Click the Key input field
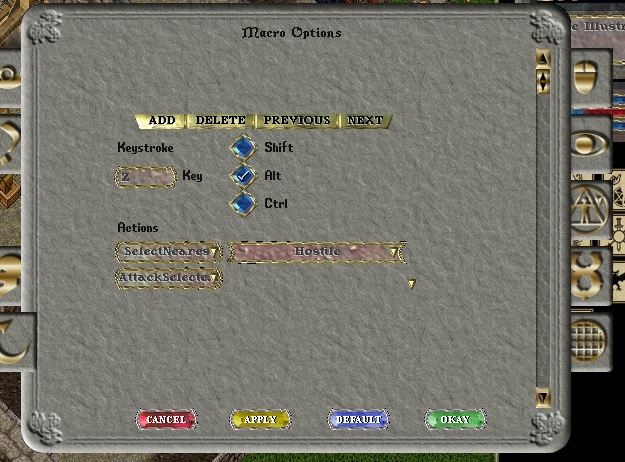Screen dimensions: 625x462 [x=146, y=176]
